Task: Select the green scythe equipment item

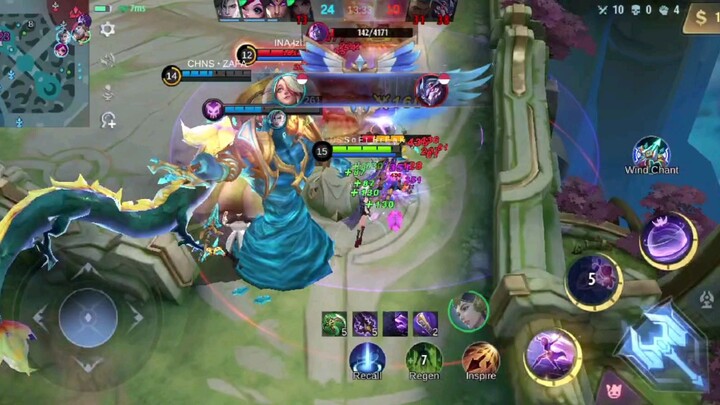Action: [335, 323]
